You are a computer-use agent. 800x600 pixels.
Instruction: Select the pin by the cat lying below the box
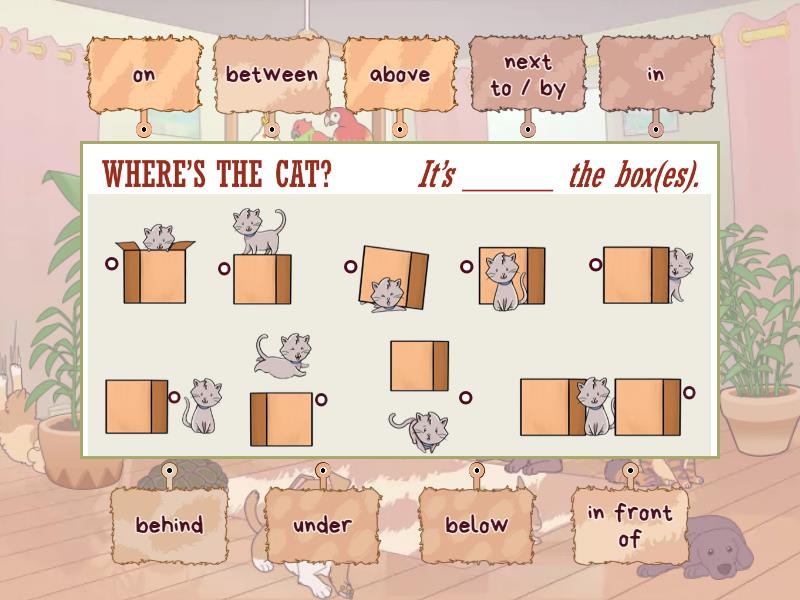click(x=465, y=397)
